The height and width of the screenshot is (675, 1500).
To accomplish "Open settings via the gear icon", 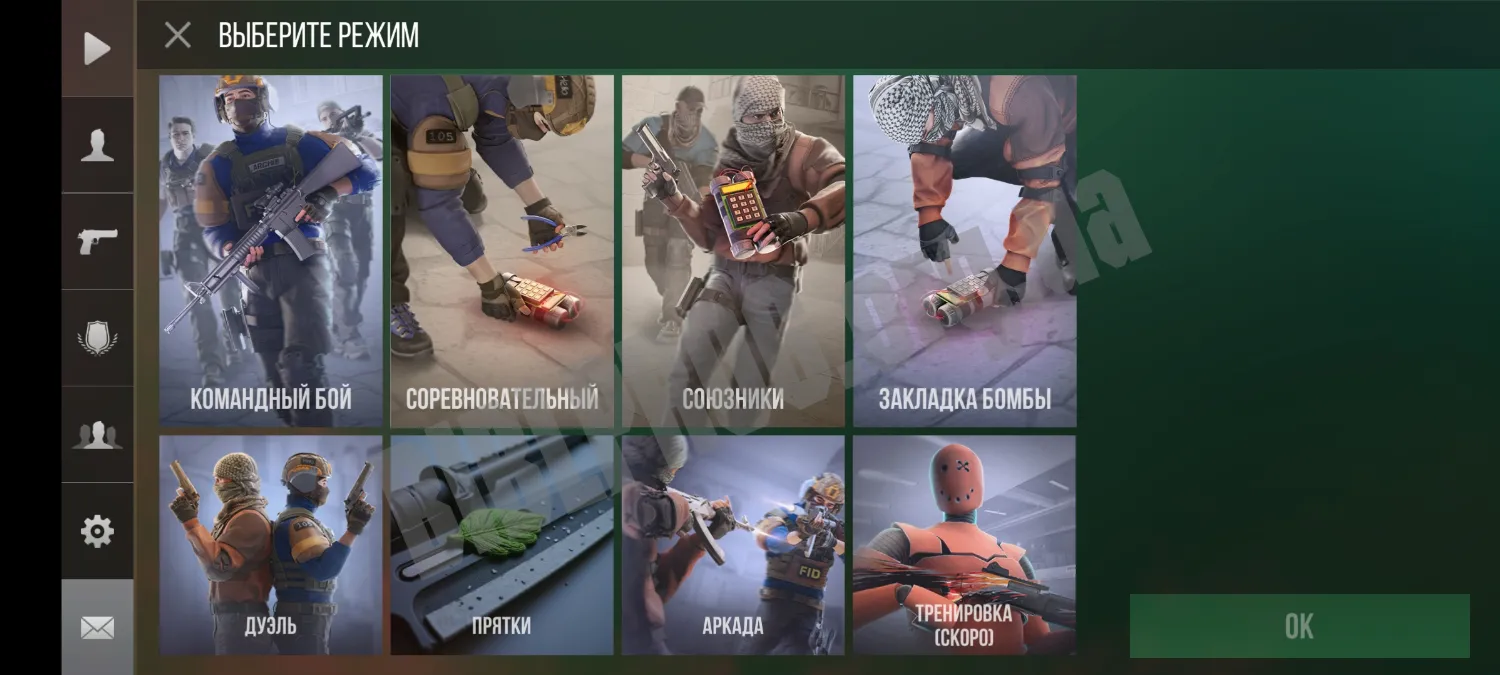I will pyautogui.click(x=97, y=531).
